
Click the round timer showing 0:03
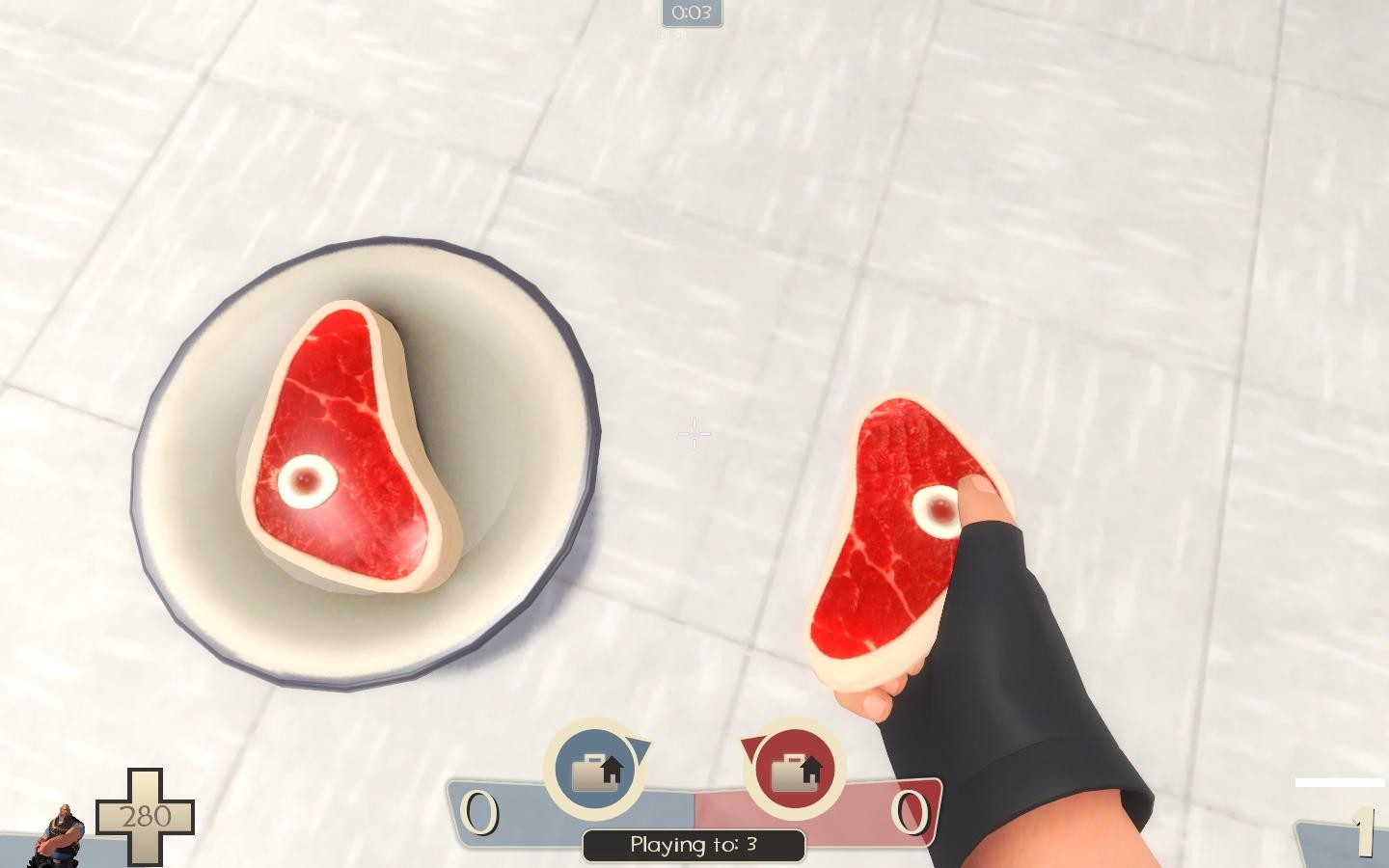692,14
